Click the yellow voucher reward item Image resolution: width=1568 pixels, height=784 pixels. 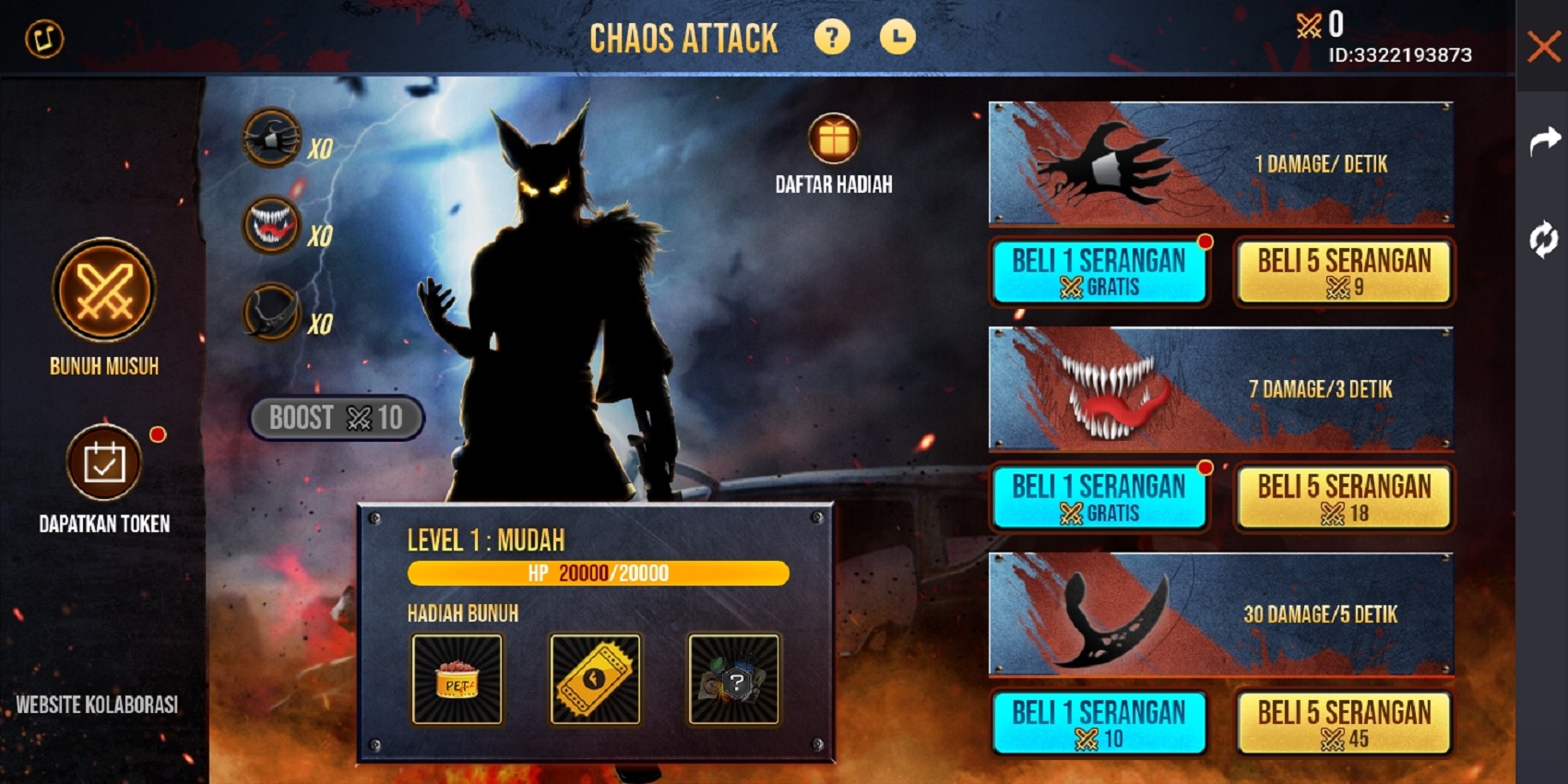(x=594, y=680)
